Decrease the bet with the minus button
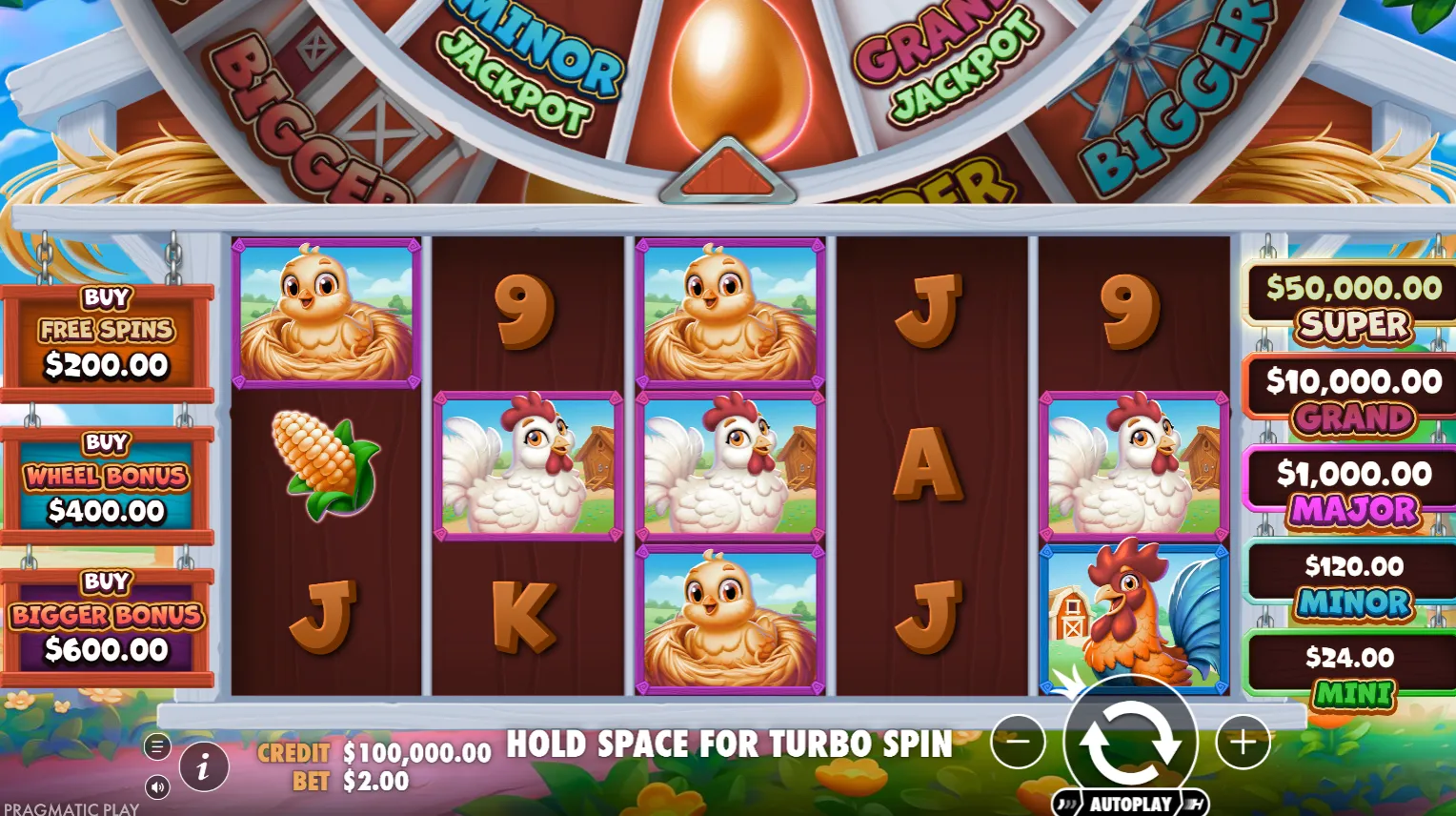Viewport: 1456px width, 816px height. coord(1018,741)
